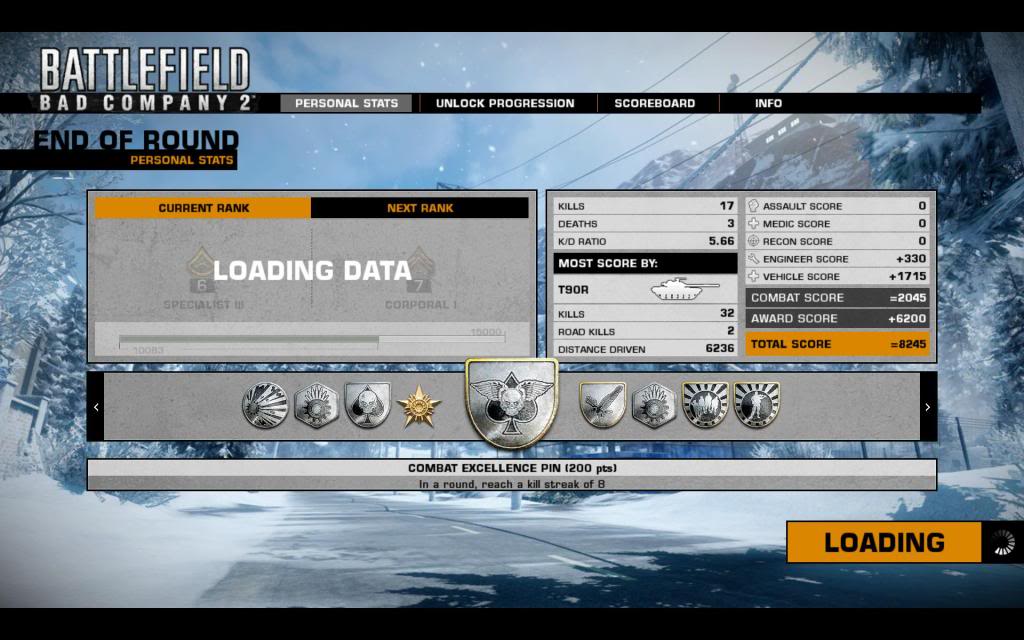Select the Next Rank header
Viewport: 1024px width, 640px height.
click(x=420, y=208)
